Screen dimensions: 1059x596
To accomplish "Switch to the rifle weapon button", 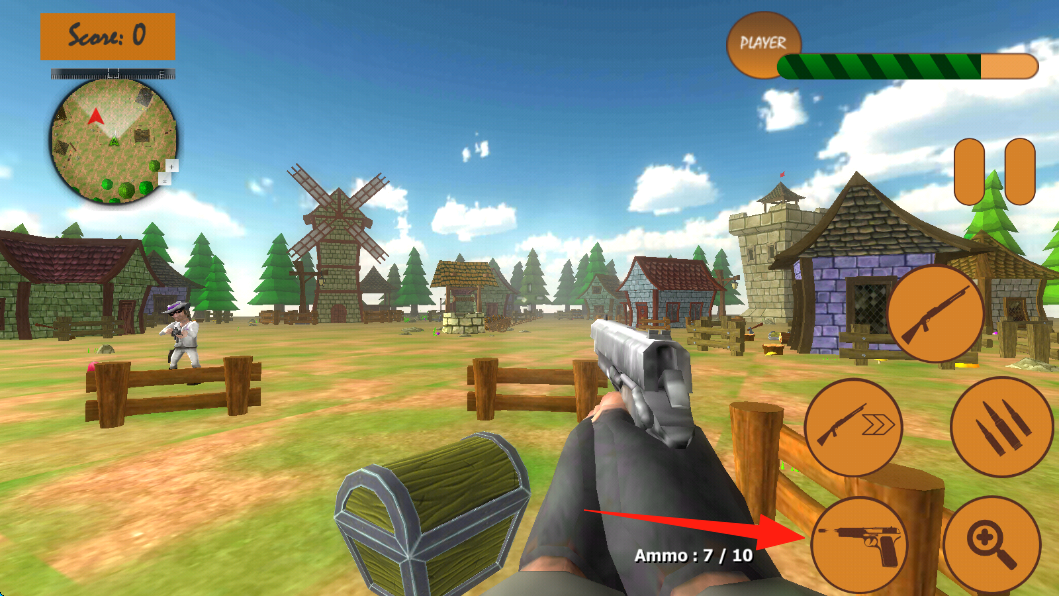I will (935, 314).
